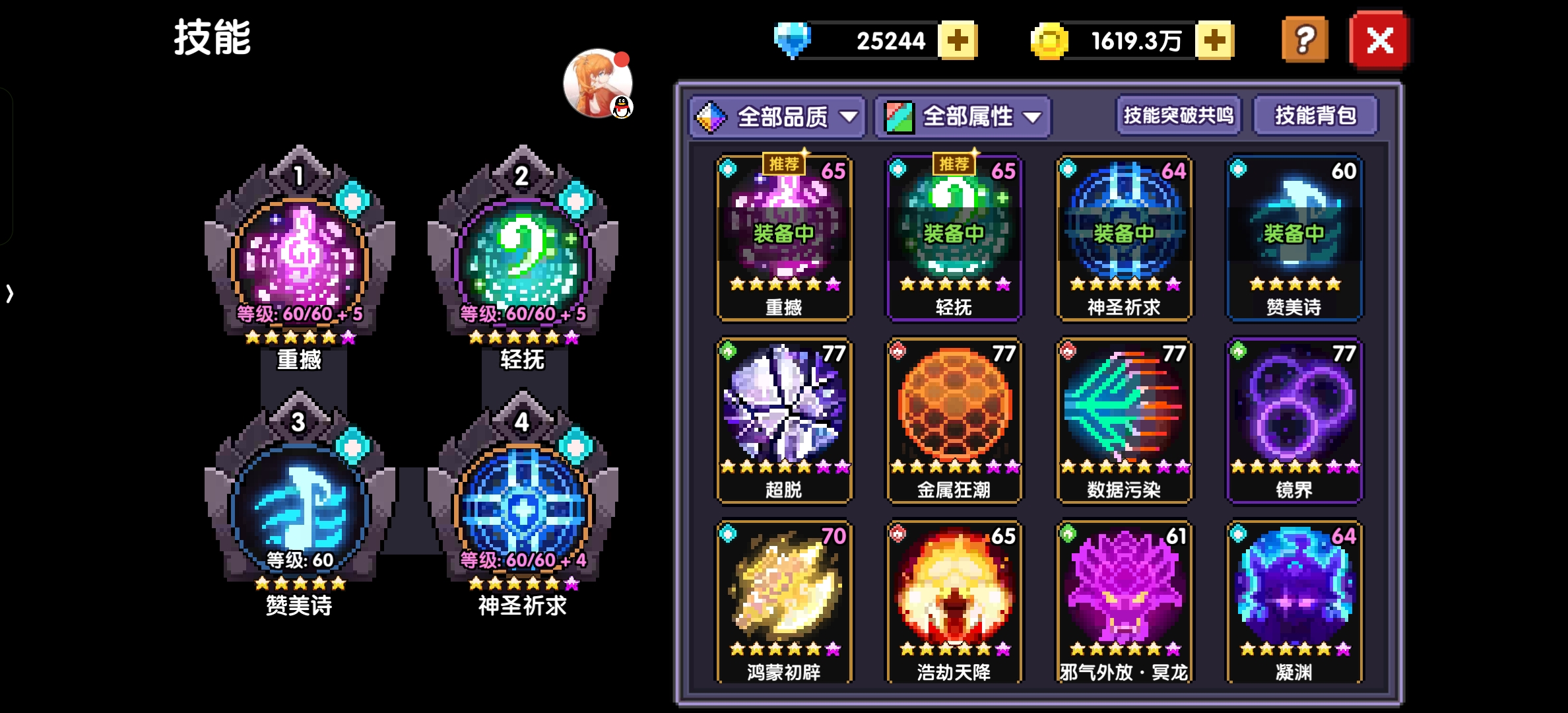Open the 全部品质 quality filter dropdown

(x=777, y=117)
